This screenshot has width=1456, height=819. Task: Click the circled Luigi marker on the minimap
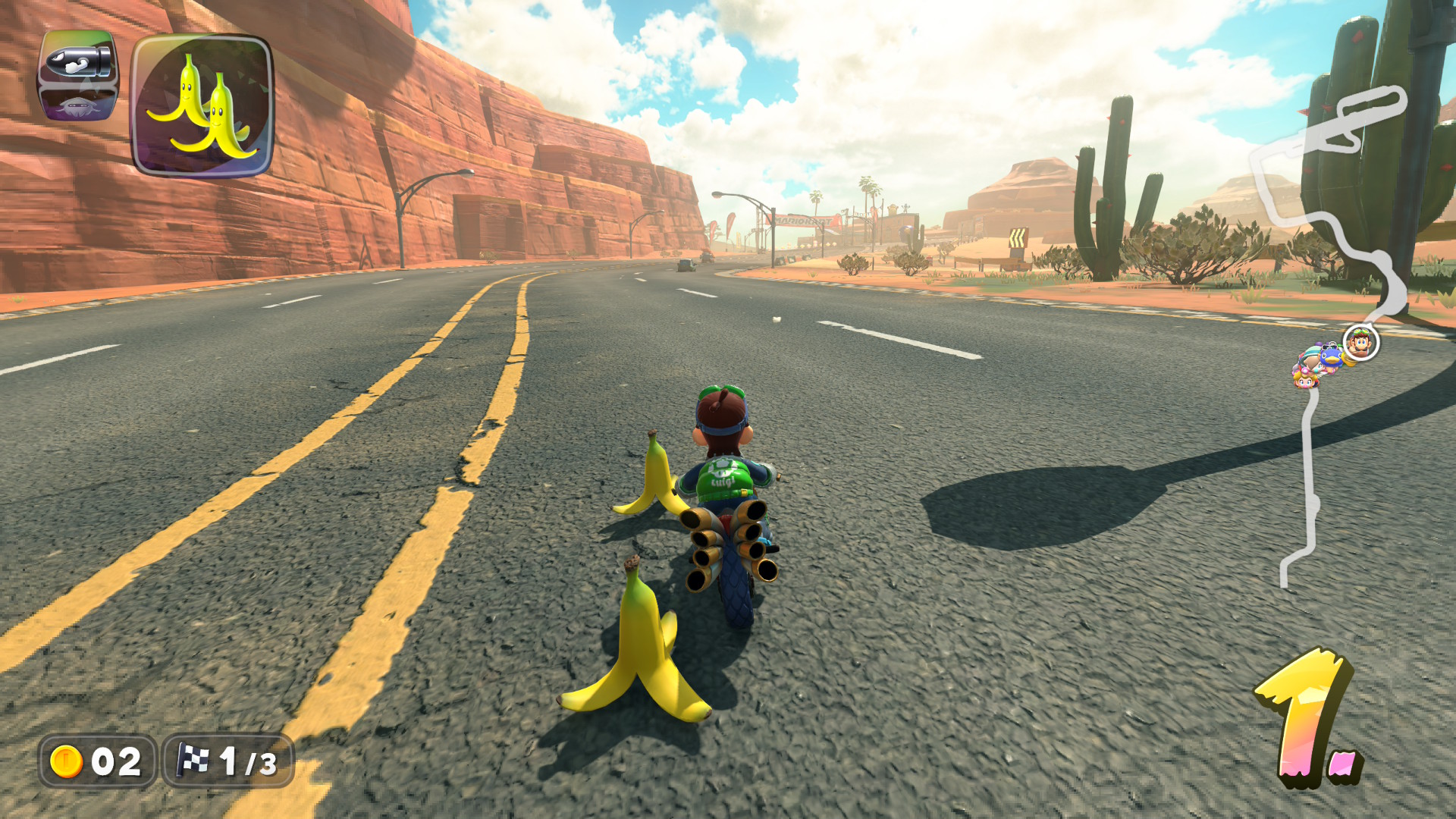(x=1360, y=343)
